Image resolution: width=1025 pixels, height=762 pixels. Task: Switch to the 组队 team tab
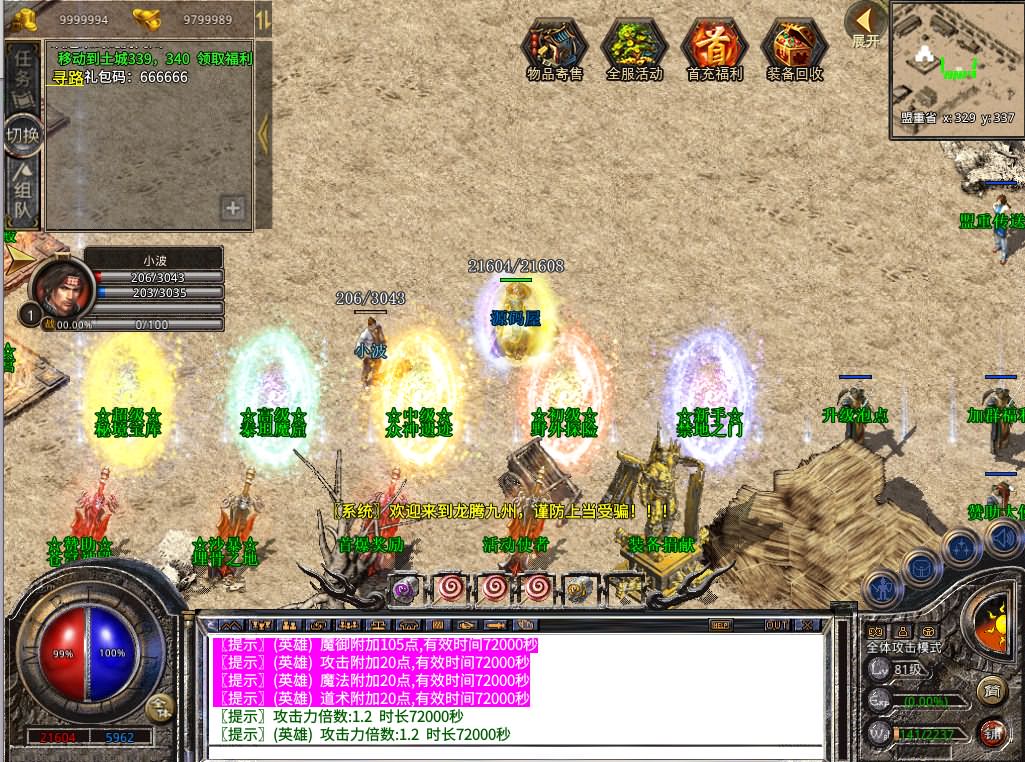[22, 192]
